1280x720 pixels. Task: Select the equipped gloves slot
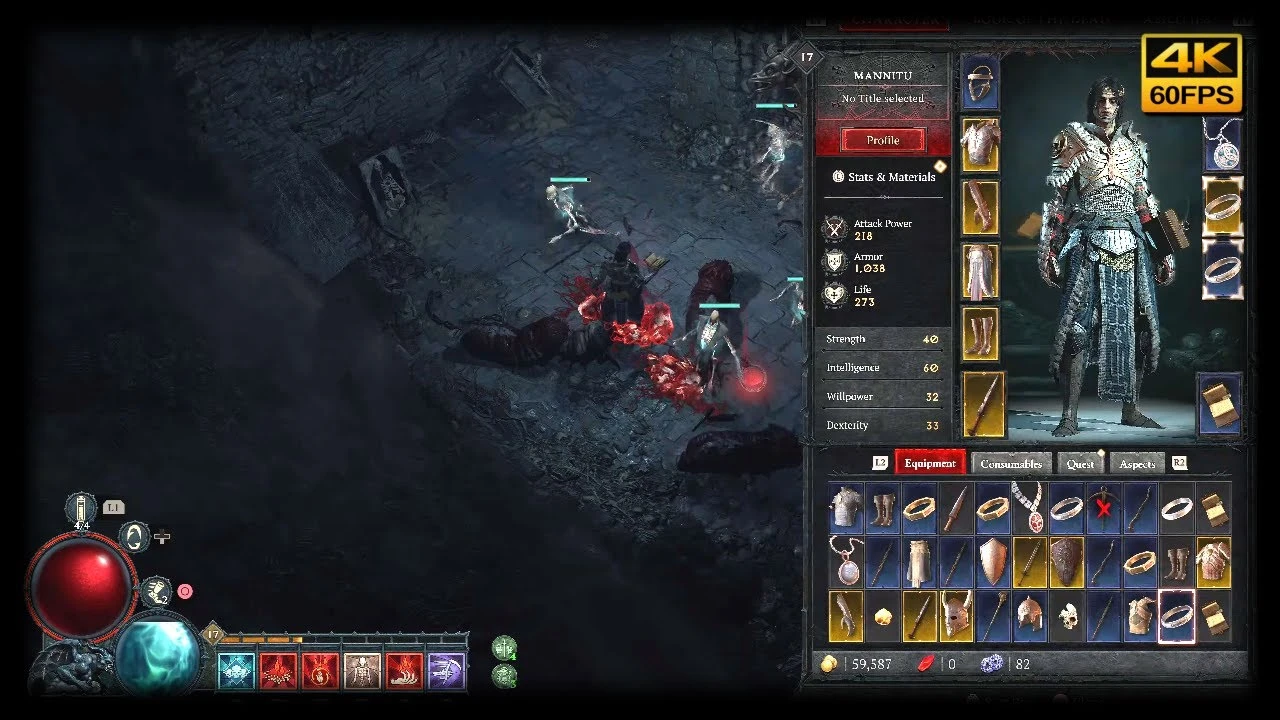[980, 207]
